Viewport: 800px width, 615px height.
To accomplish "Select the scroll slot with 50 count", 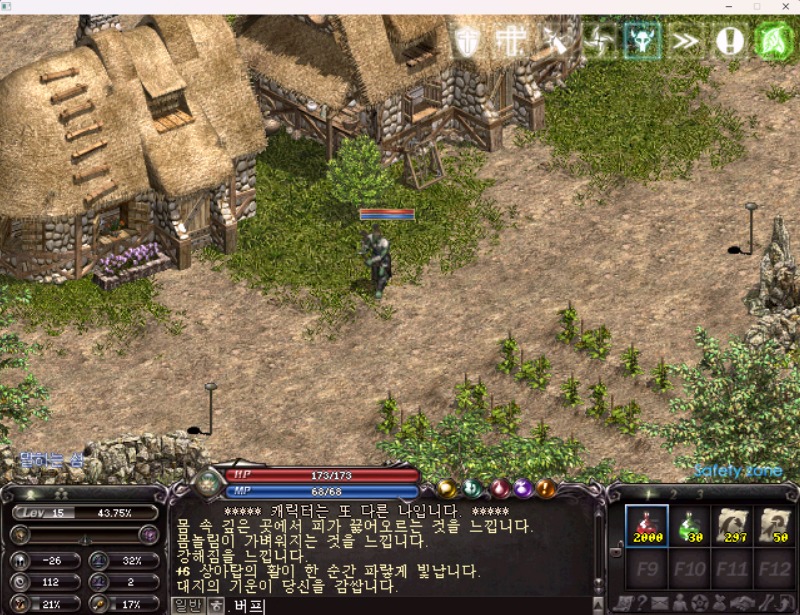I will pyautogui.click(x=773, y=525).
